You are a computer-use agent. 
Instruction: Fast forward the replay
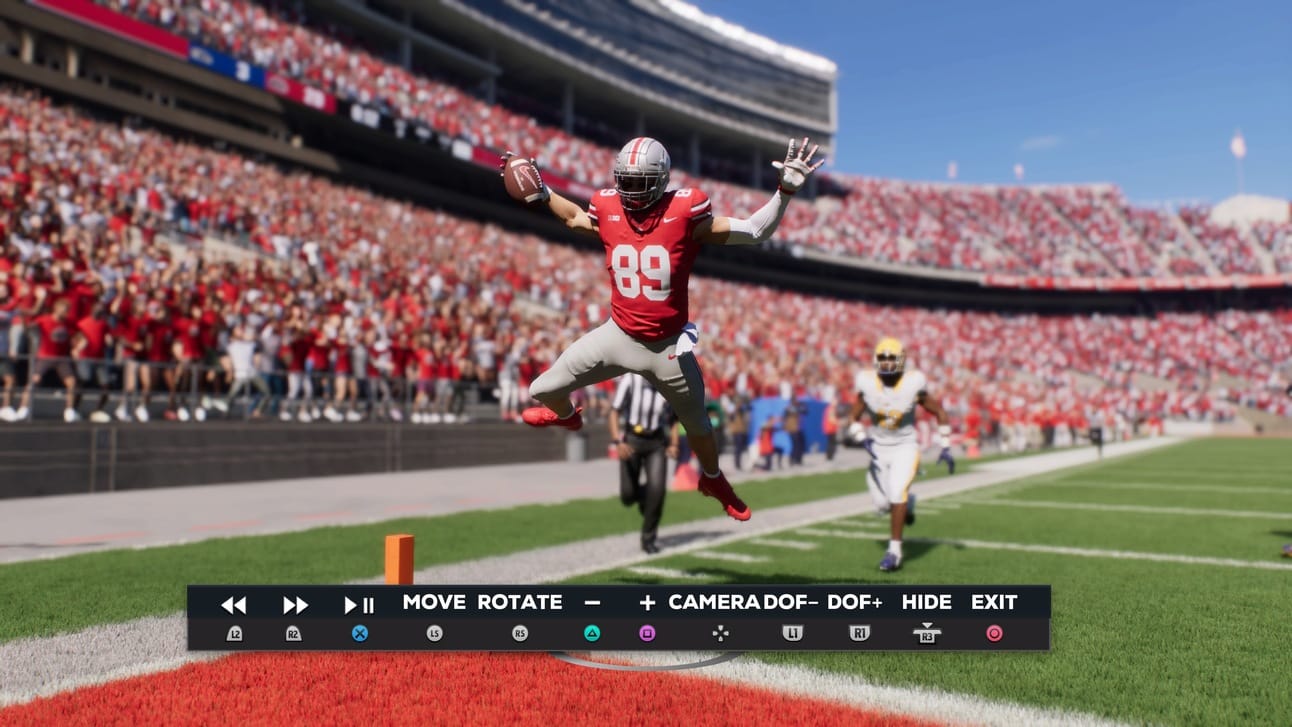[294, 604]
